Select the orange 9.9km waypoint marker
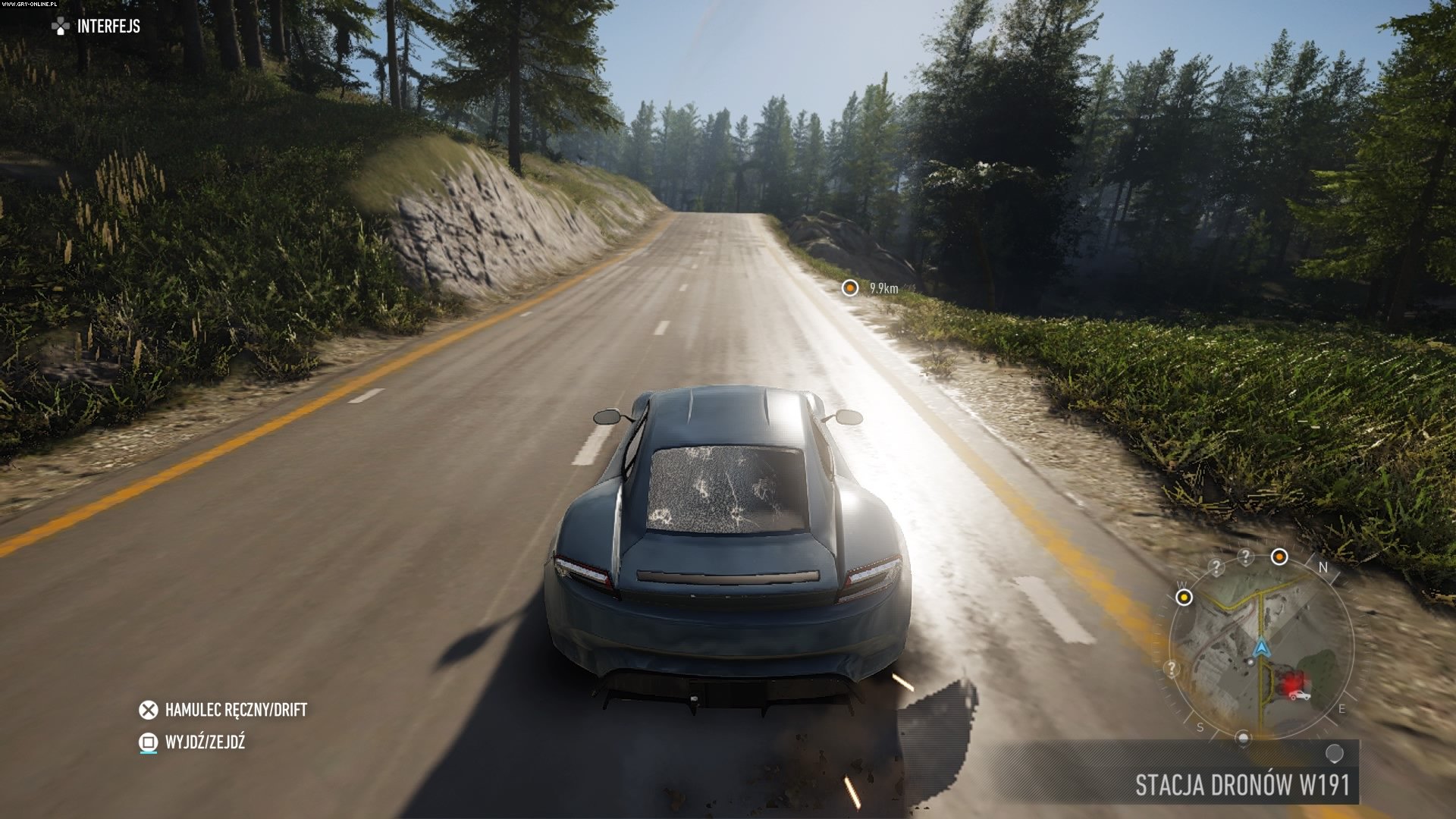Viewport: 1456px width, 819px height. coord(850,288)
